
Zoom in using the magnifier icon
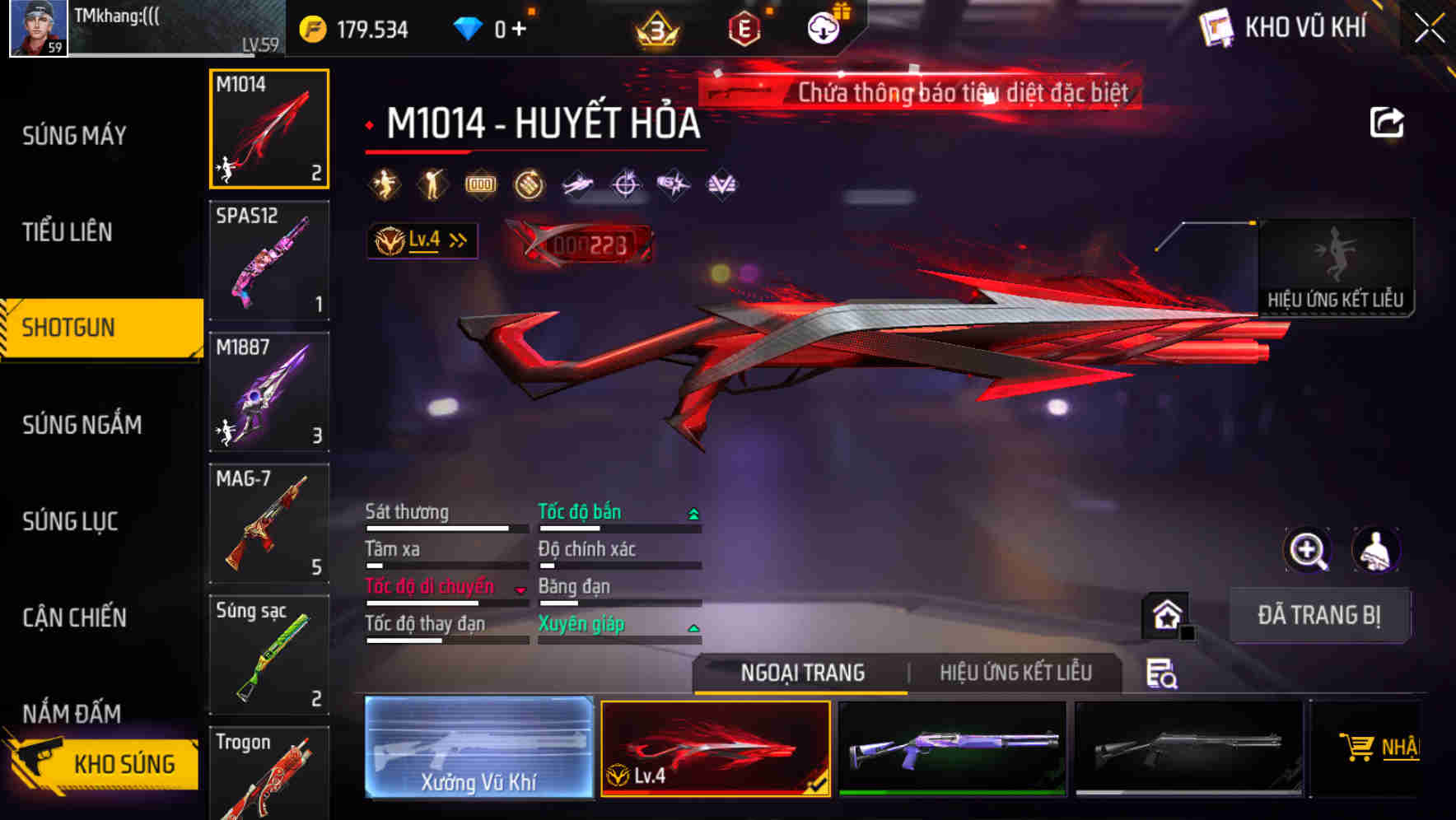tap(1304, 550)
